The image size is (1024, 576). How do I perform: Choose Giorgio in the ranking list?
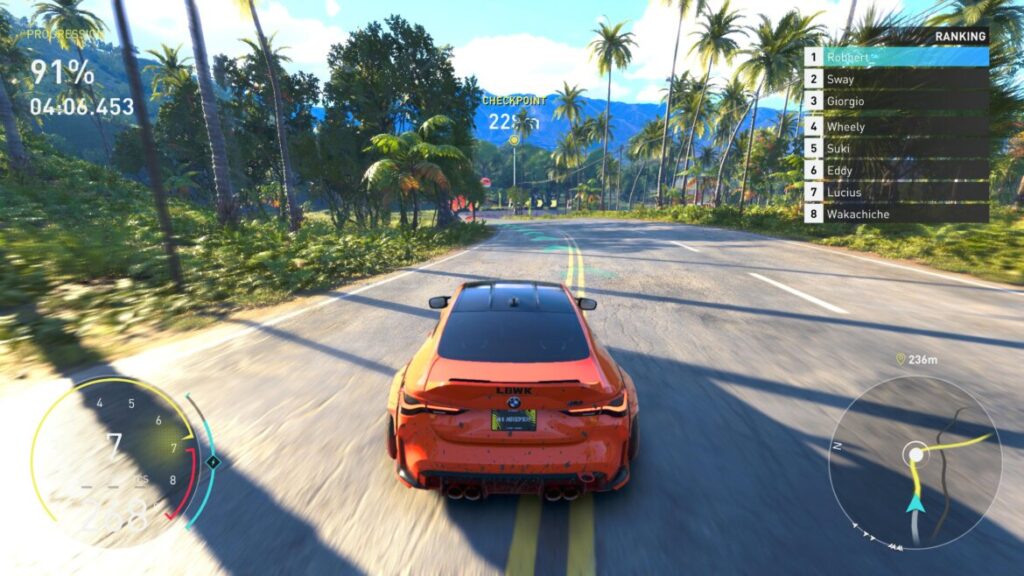(896, 102)
